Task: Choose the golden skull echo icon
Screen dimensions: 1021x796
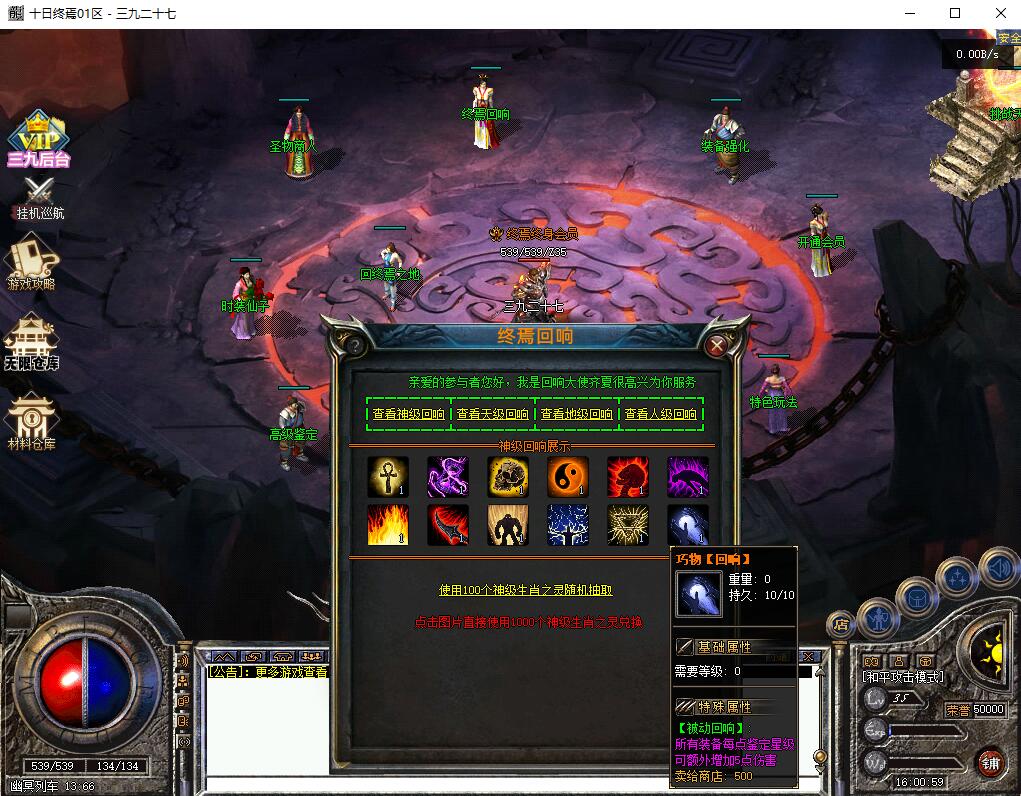Action: tap(507, 477)
